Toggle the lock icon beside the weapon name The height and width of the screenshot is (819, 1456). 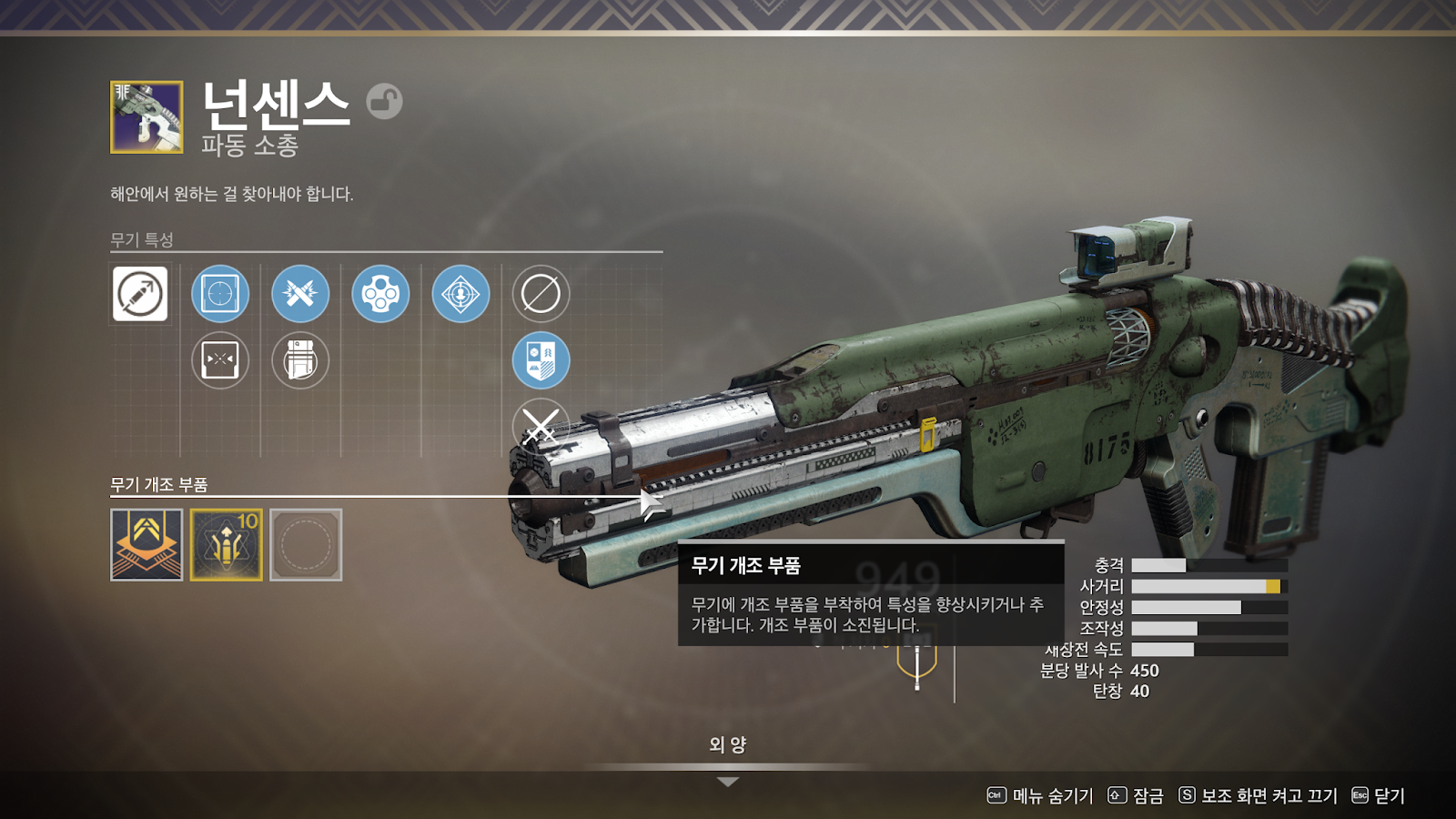point(384,101)
